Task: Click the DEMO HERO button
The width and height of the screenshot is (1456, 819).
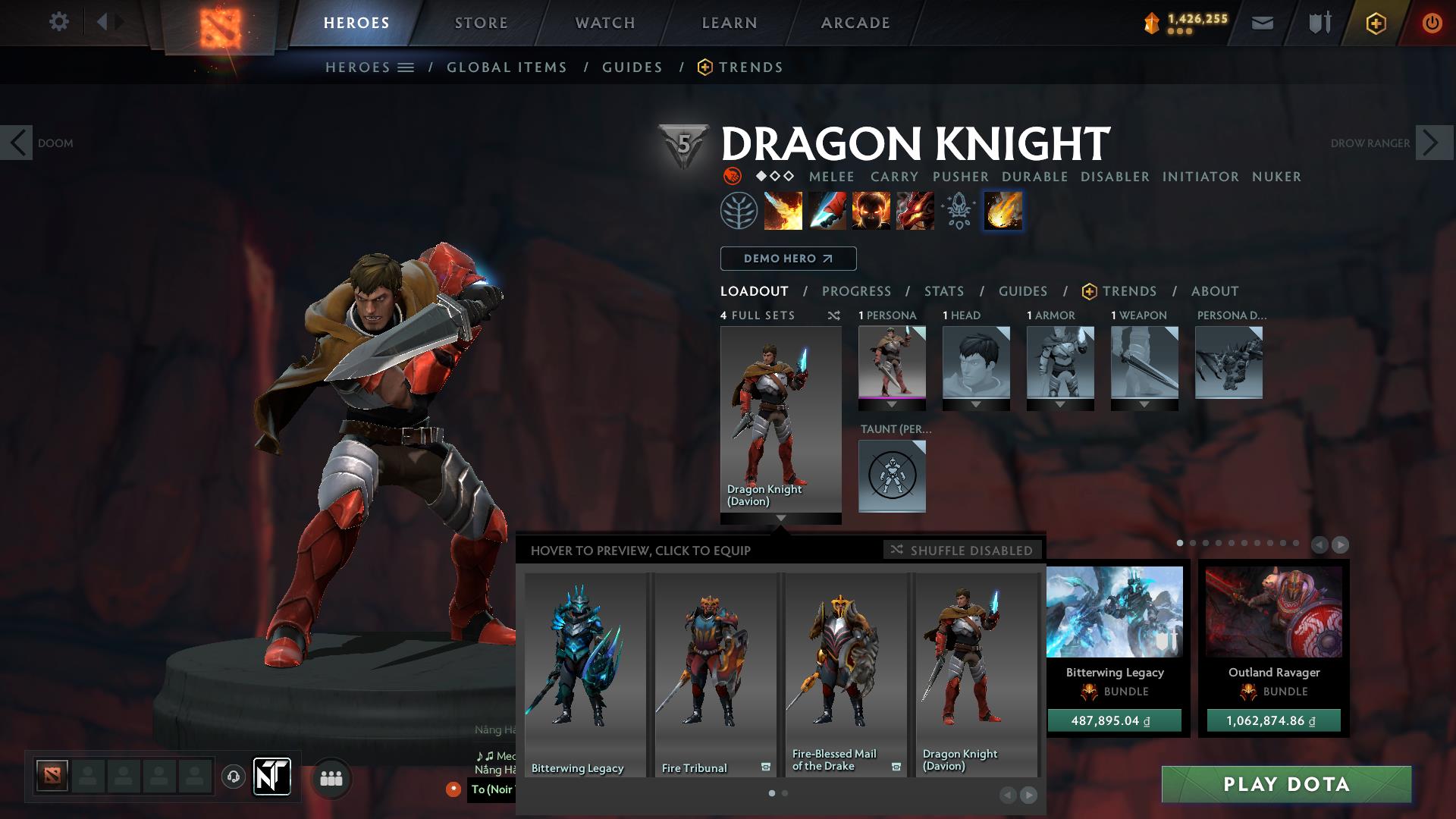Action: [787, 259]
